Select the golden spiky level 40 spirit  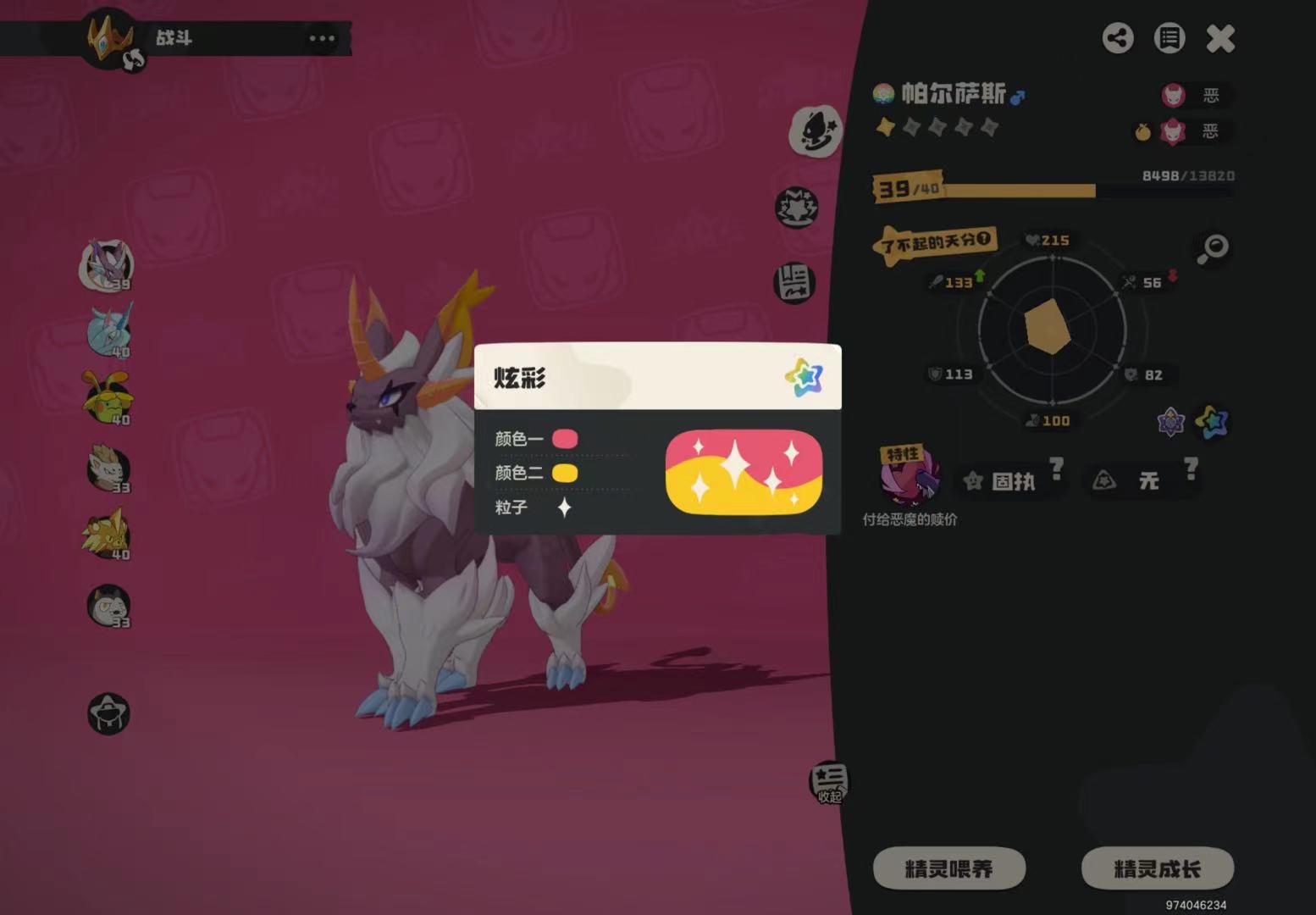pos(108,534)
